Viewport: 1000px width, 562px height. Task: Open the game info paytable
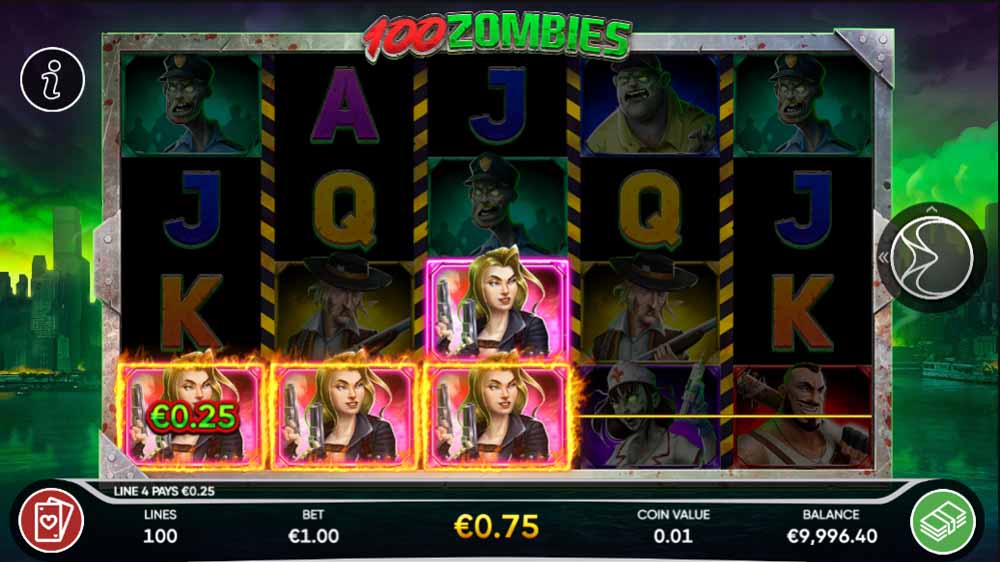tap(53, 78)
